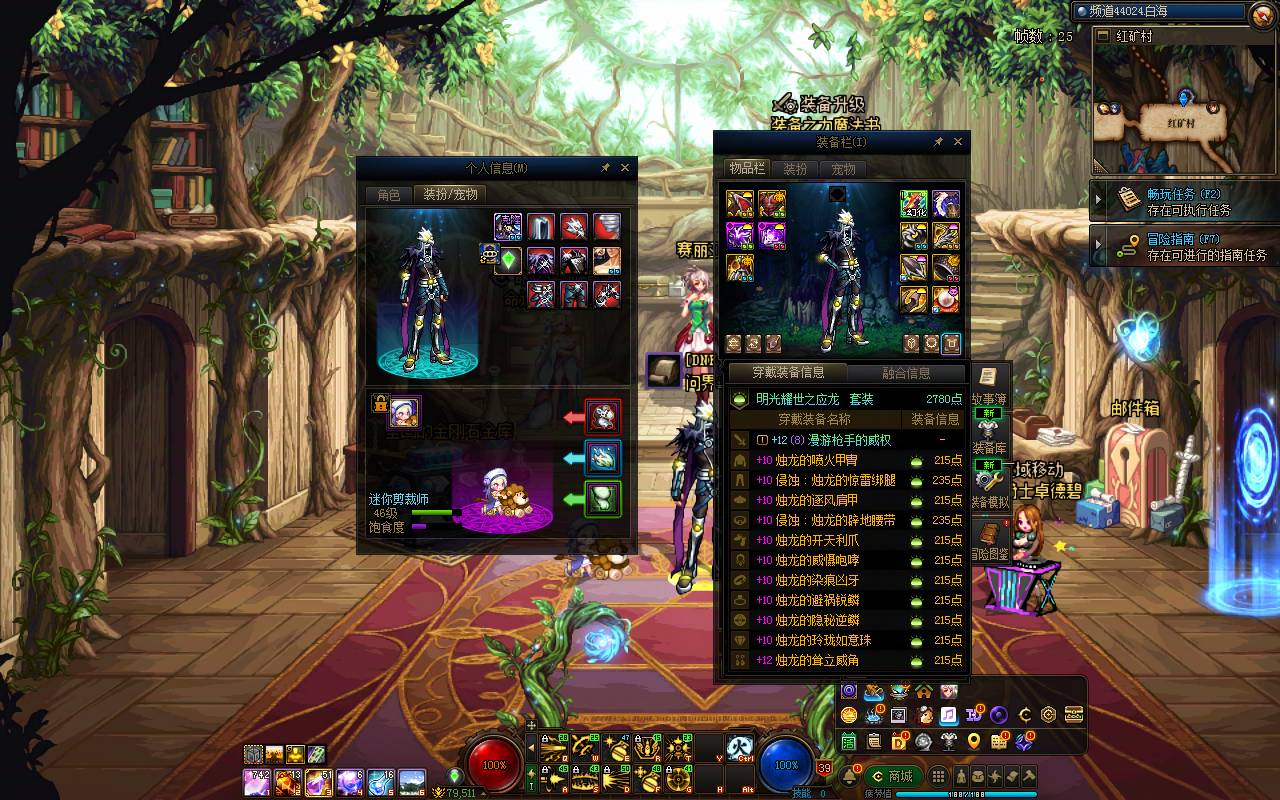Screen dimensions: 1280x800
Task: Close the 个人信息 personal info window
Action: tap(625, 168)
